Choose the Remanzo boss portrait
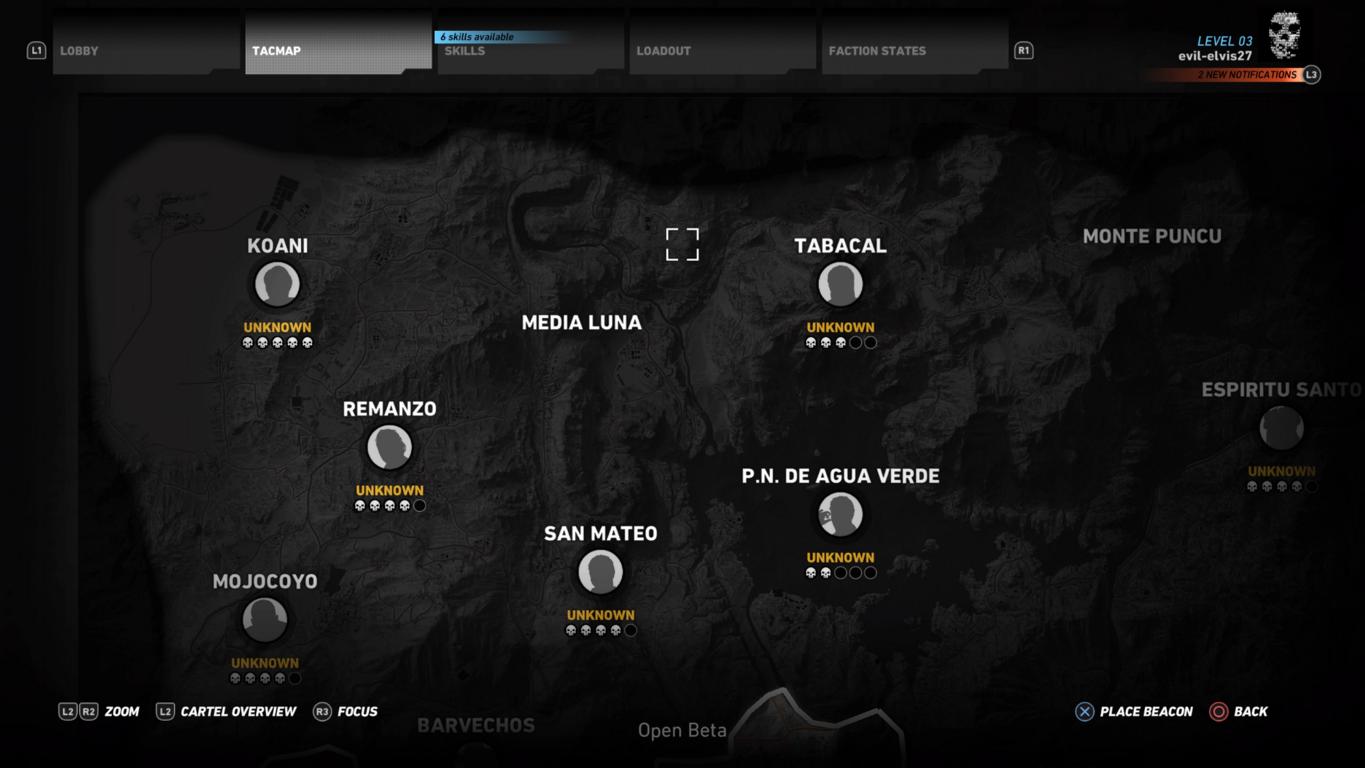Viewport: 1365px width, 768px height. click(389, 448)
